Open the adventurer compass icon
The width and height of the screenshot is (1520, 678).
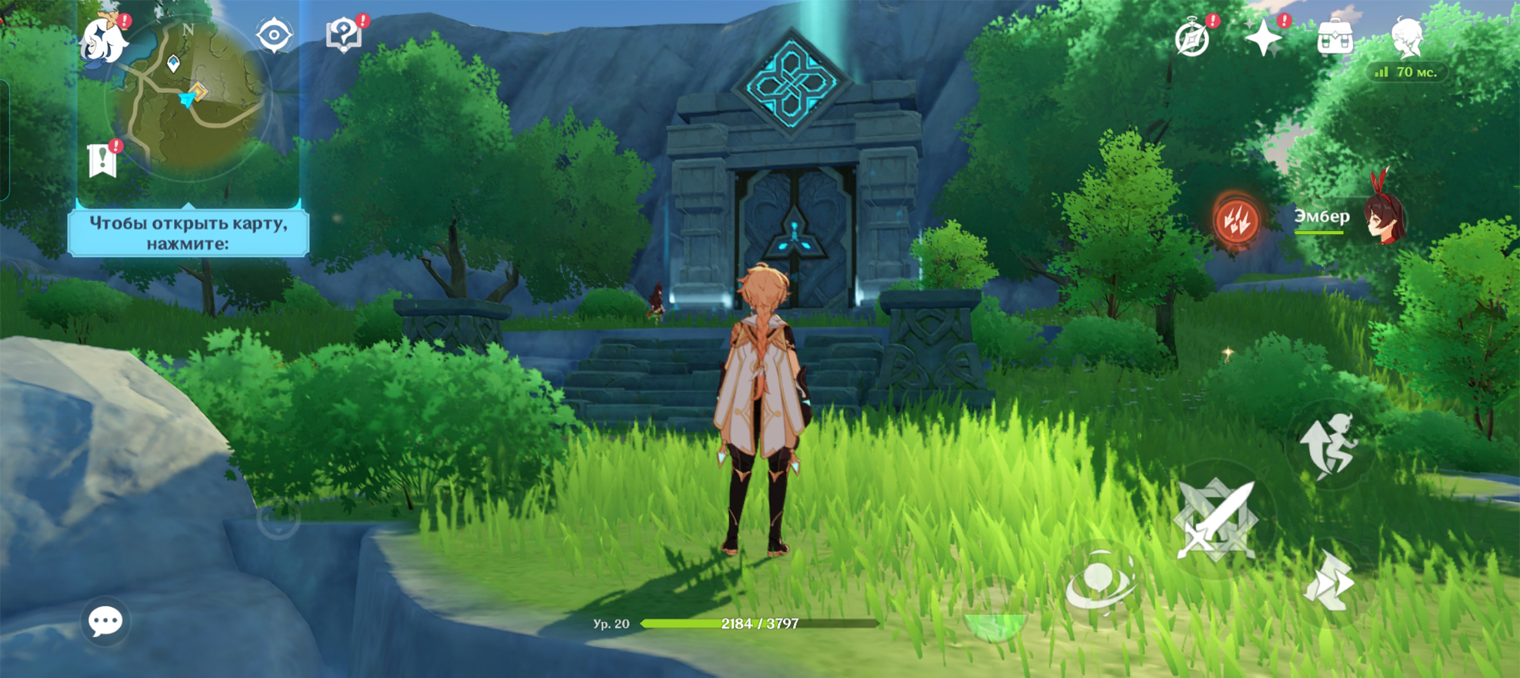pyautogui.click(x=1192, y=39)
